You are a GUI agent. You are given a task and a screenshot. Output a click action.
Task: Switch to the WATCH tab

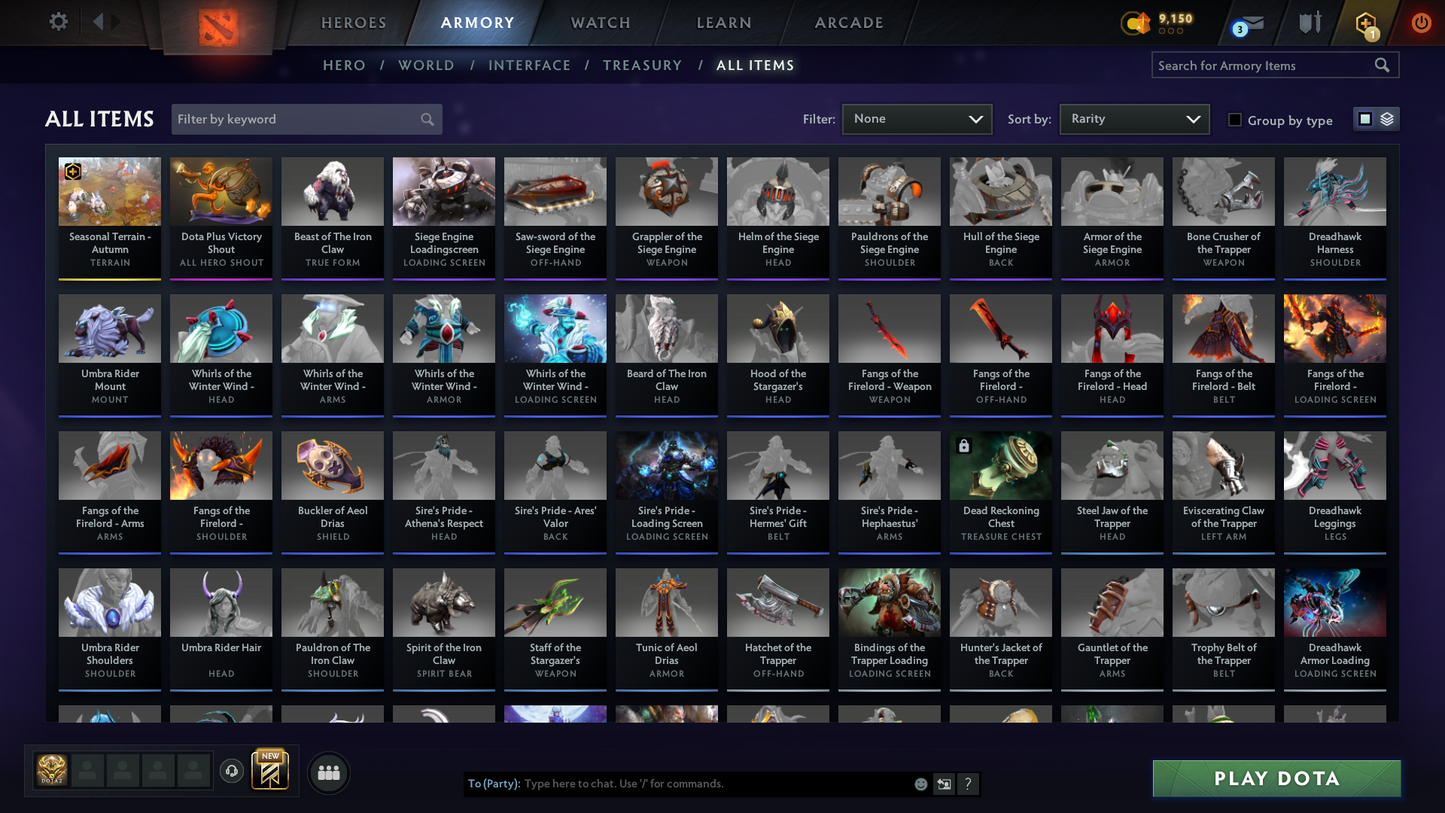[x=600, y=22]
